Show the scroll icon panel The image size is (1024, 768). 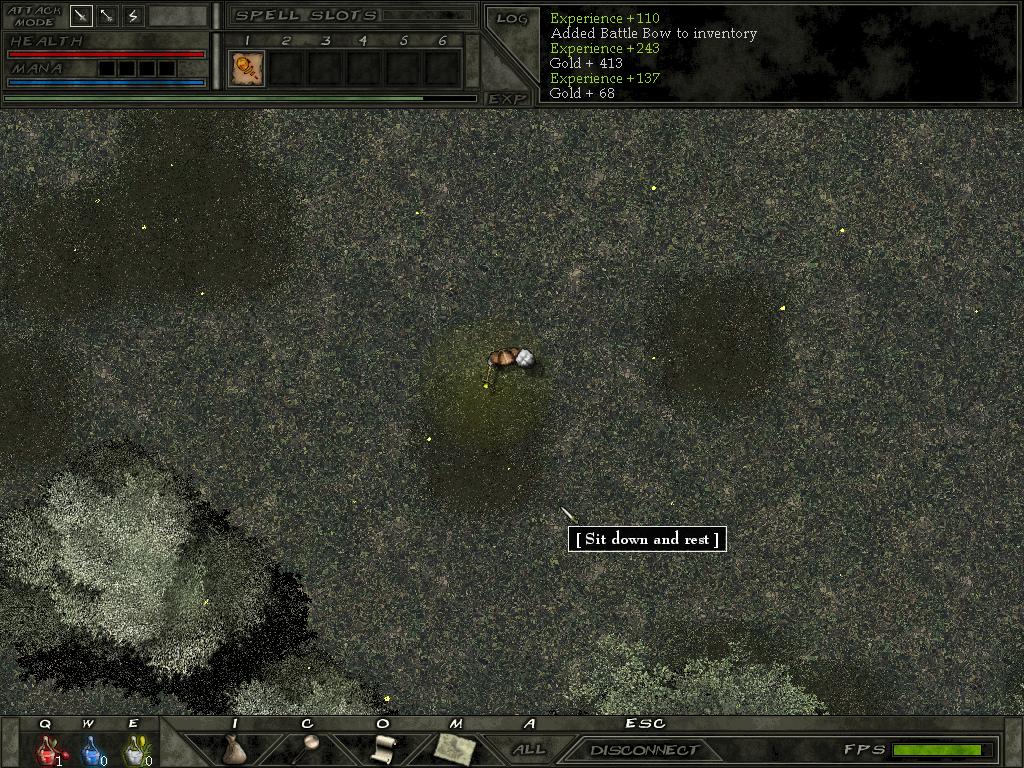tap(382, 748)
